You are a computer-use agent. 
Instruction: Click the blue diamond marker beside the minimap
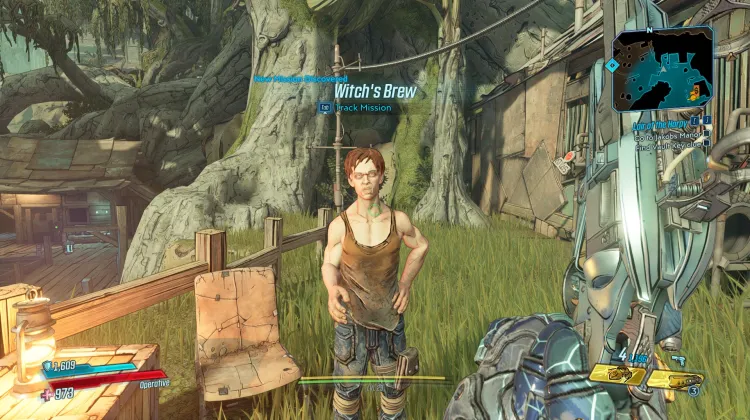(x=611, y=65)
